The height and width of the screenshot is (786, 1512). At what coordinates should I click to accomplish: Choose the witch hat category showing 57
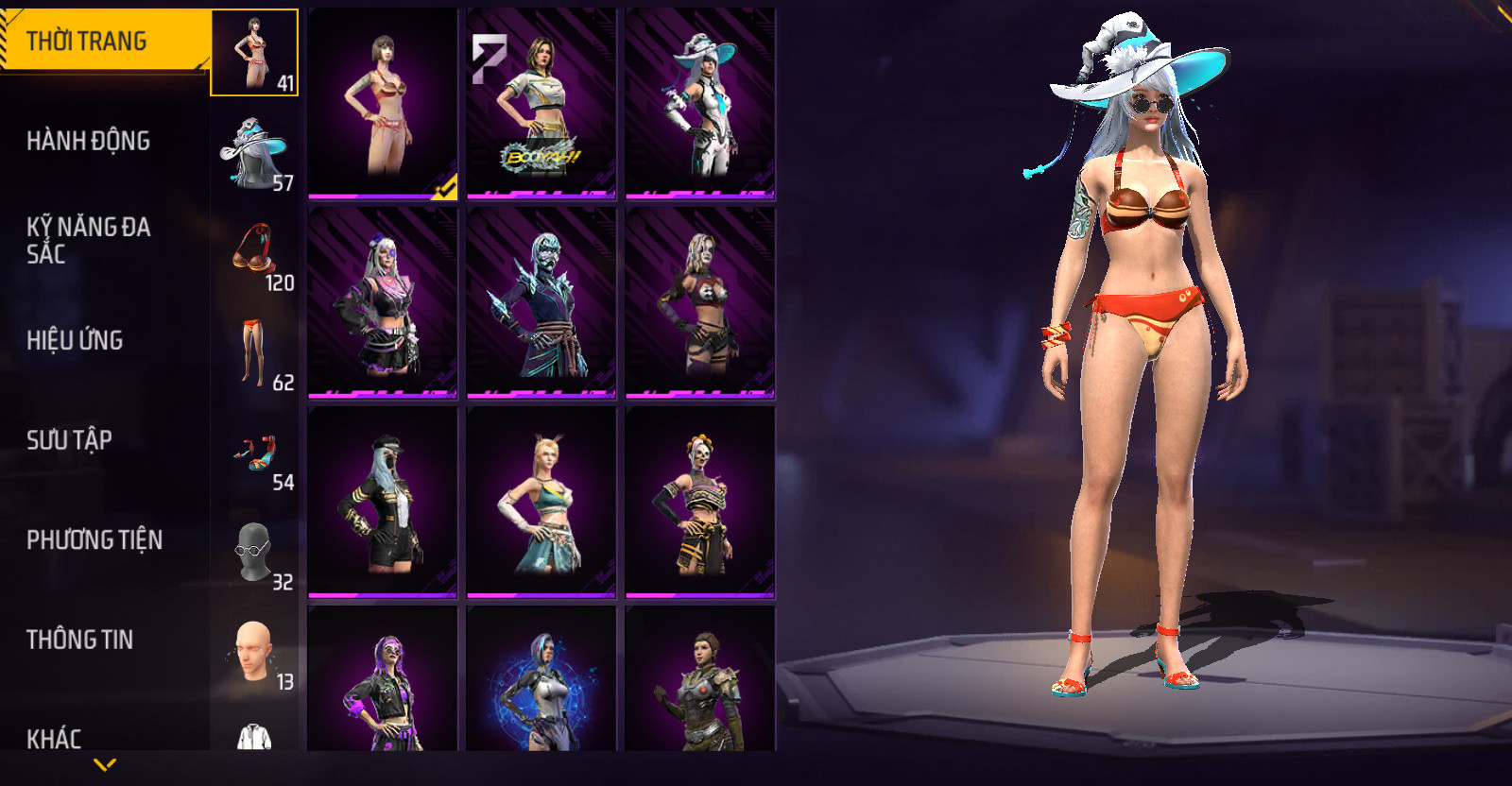[x=254, y=153]
